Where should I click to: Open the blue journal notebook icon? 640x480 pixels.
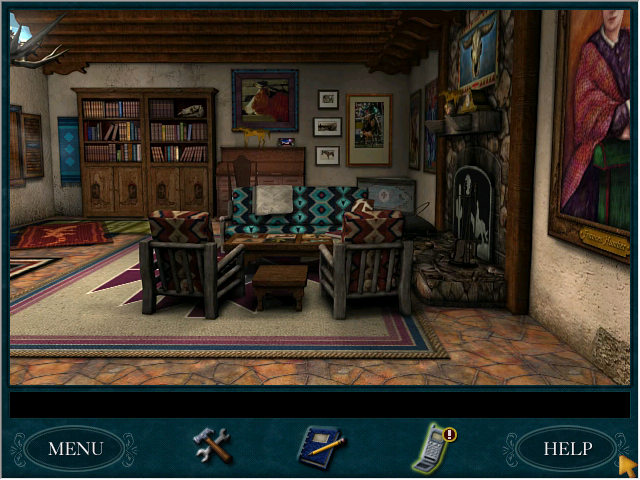(321, 446)
